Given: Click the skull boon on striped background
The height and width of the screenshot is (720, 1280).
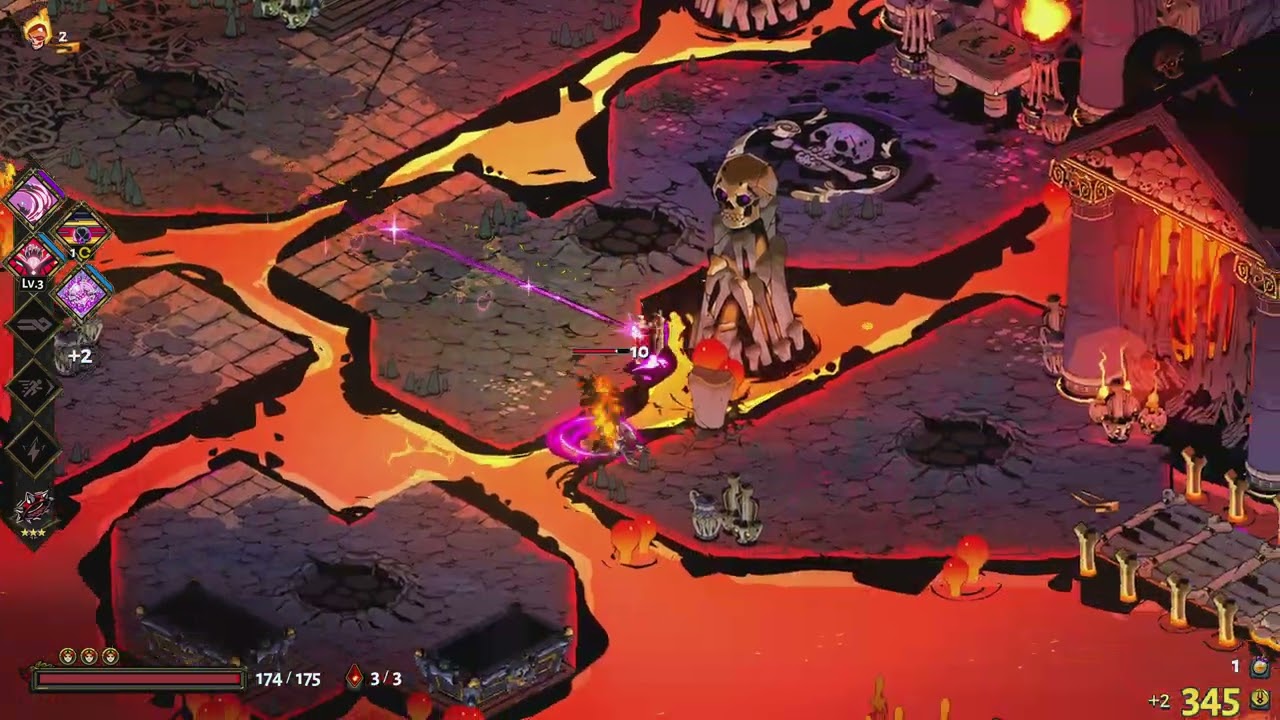Looking at the screenshot, I should tap(82, 233).
